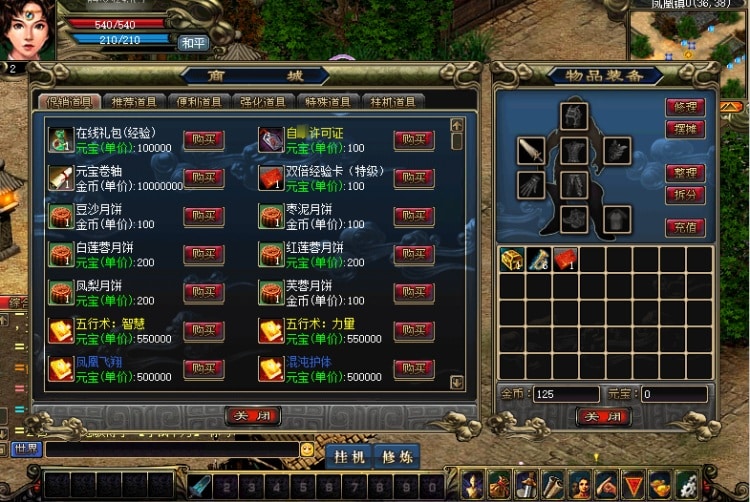Sort inventory with the 整理 button
This screenshot has width=750, height=502.
(685, 173)
